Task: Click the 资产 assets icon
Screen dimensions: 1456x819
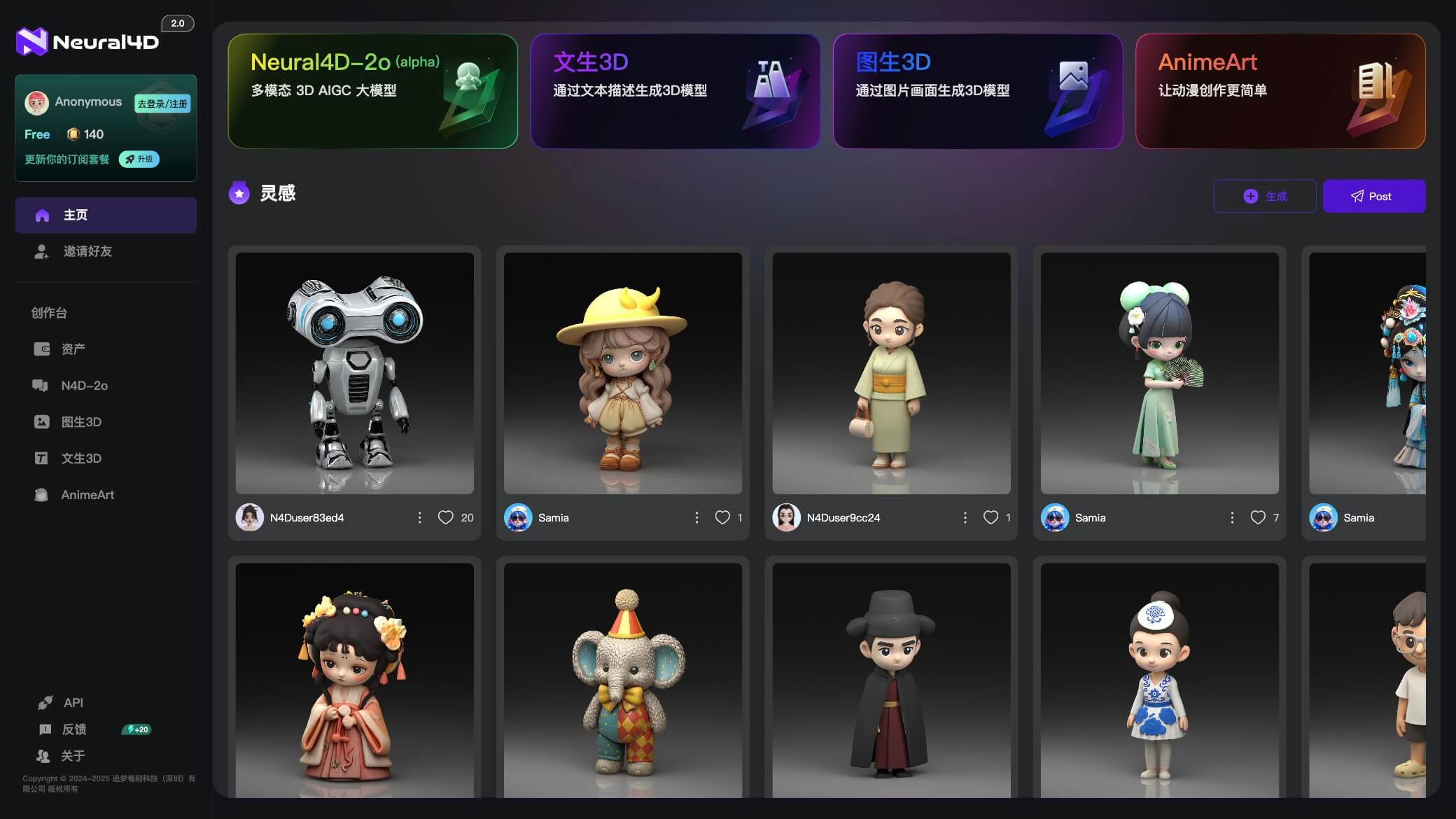Action: [42, 349]
